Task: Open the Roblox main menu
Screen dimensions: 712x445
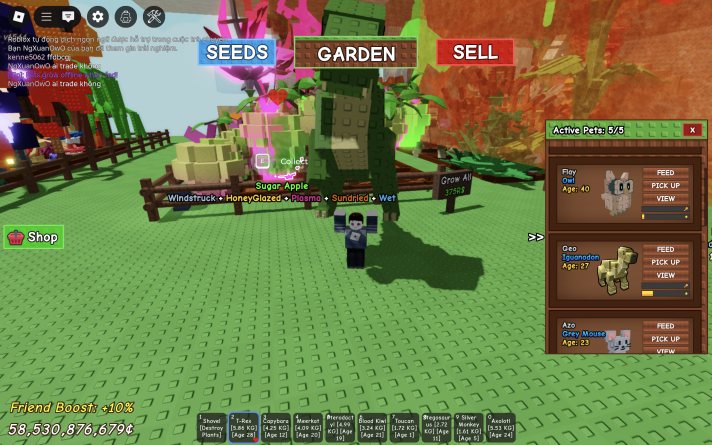Action: [17, 16]
